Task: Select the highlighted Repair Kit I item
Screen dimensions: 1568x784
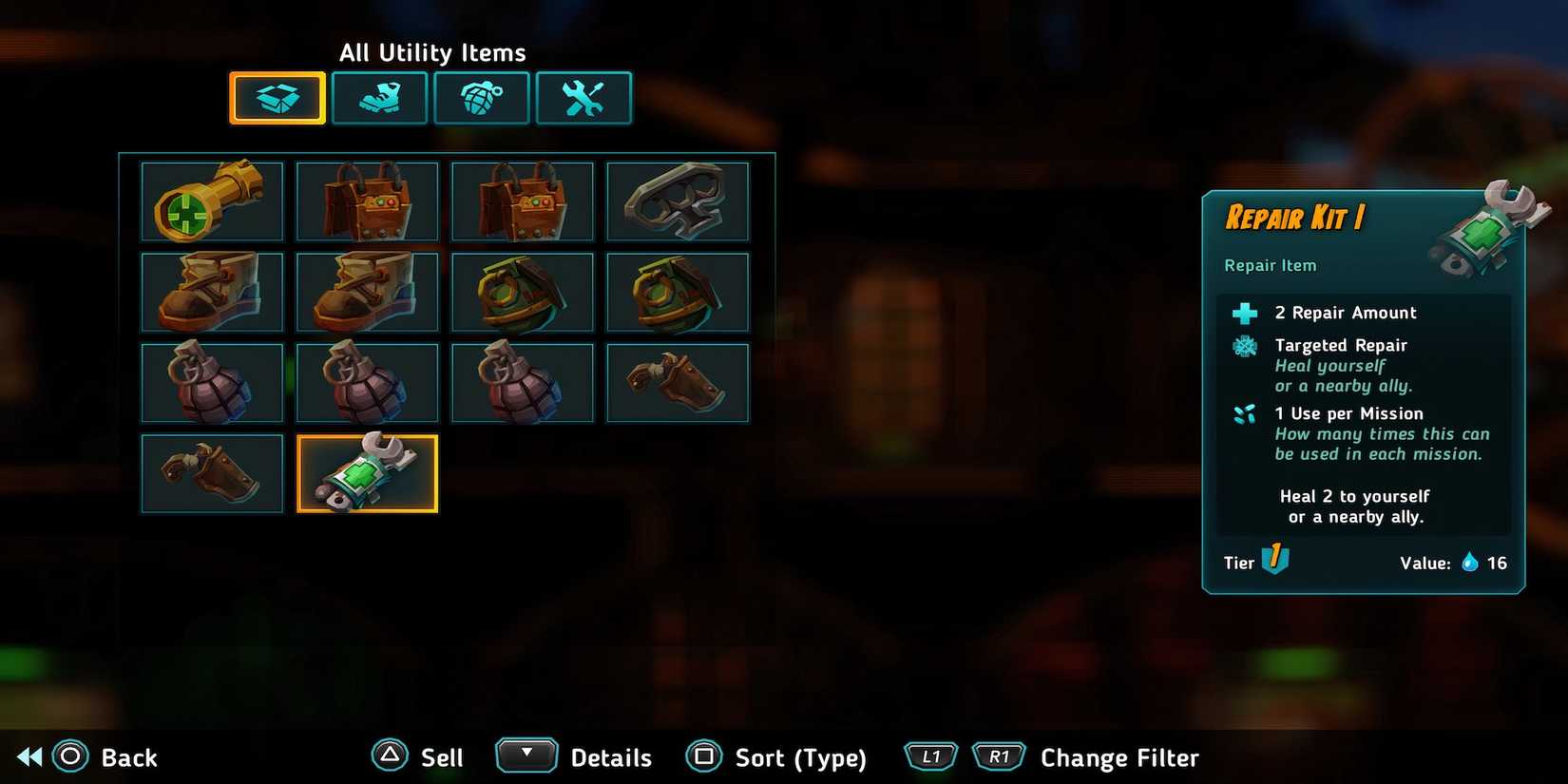Action: pos(368,472)
